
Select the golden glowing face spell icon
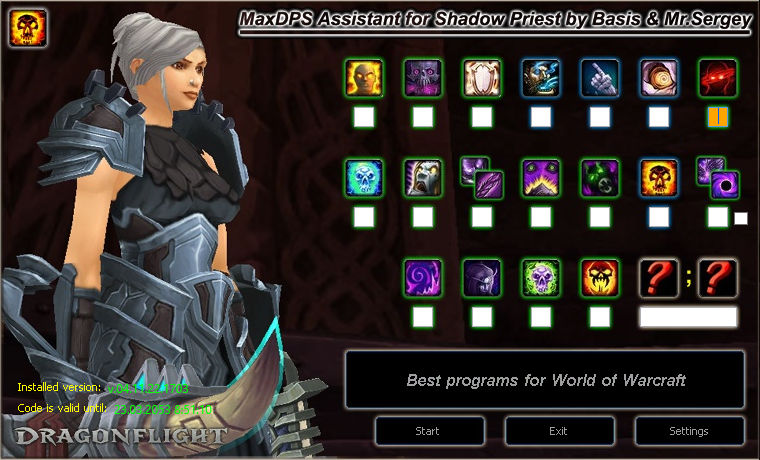pos(364,78)
